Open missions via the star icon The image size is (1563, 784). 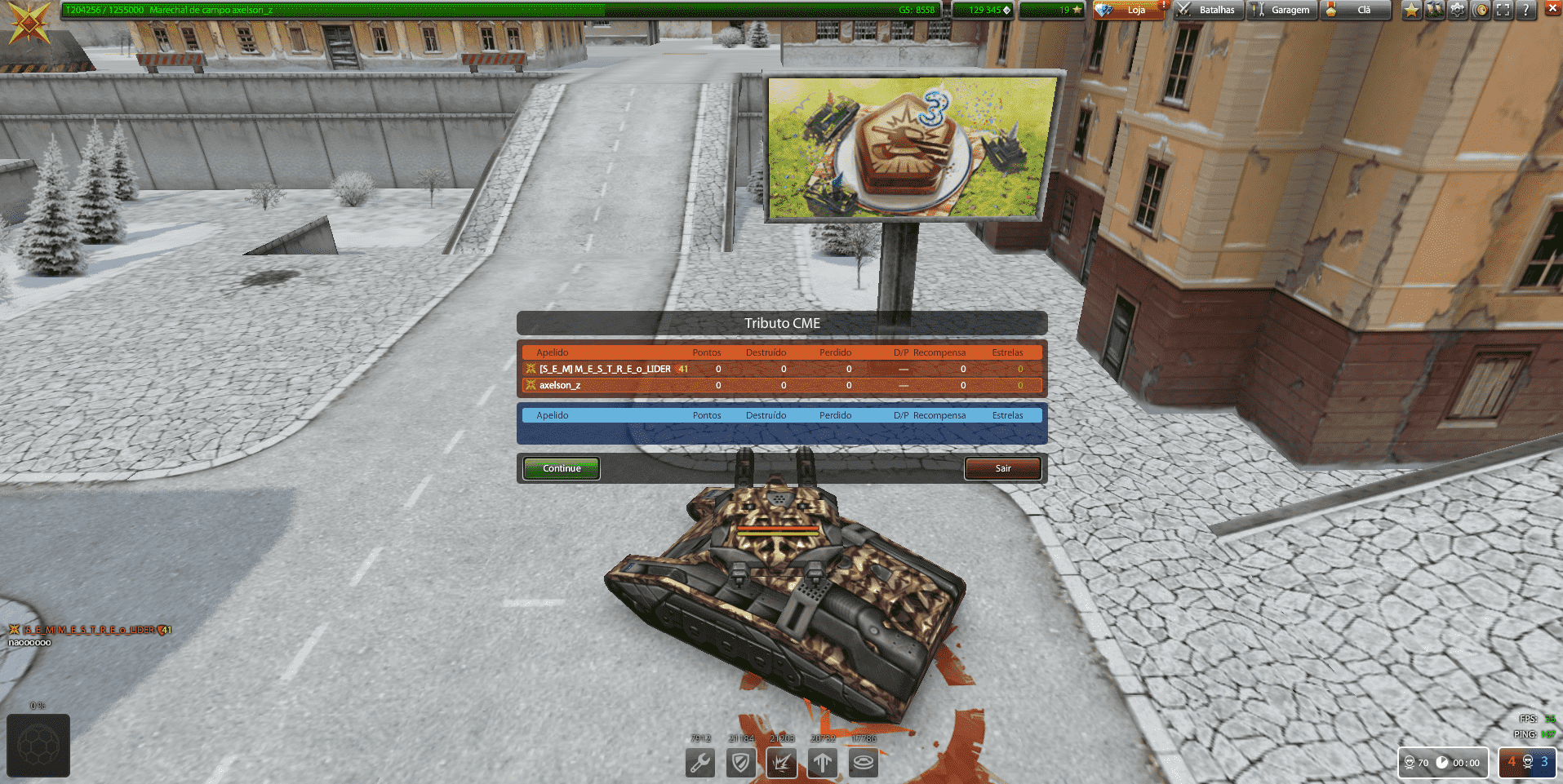1410,10
